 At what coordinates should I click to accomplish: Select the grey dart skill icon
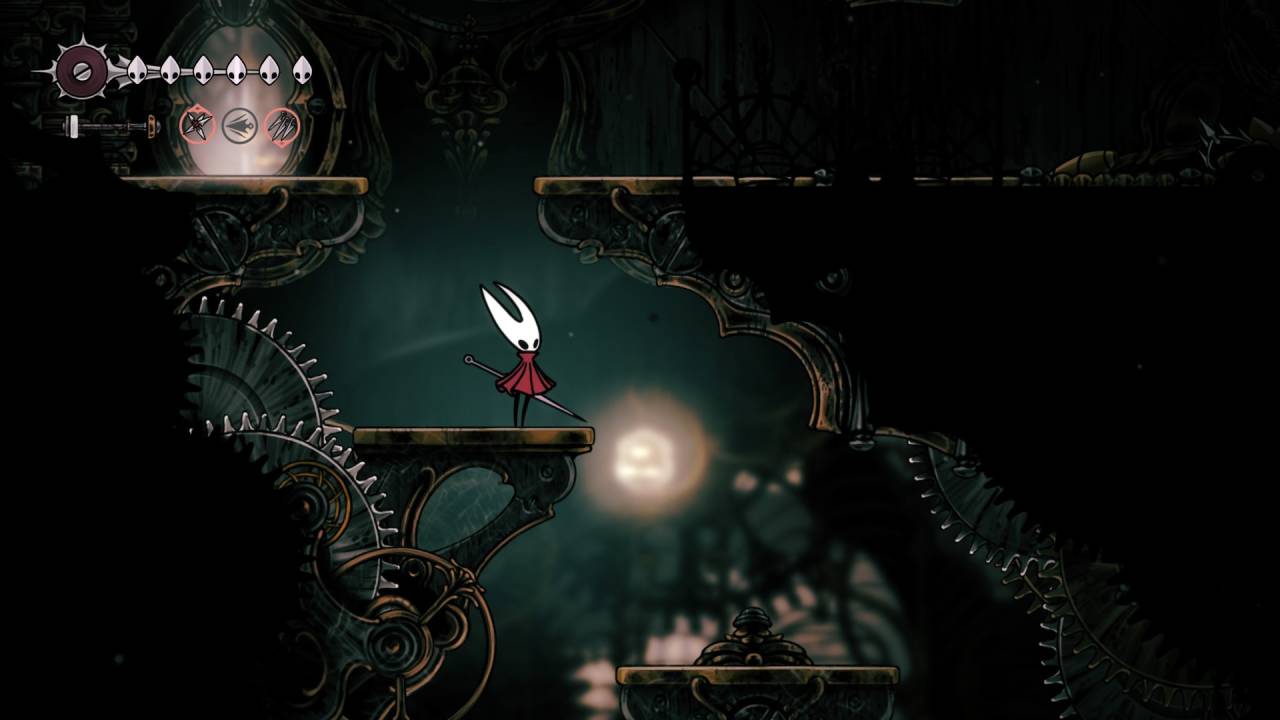pyautogui.click(x=240, y=126)
